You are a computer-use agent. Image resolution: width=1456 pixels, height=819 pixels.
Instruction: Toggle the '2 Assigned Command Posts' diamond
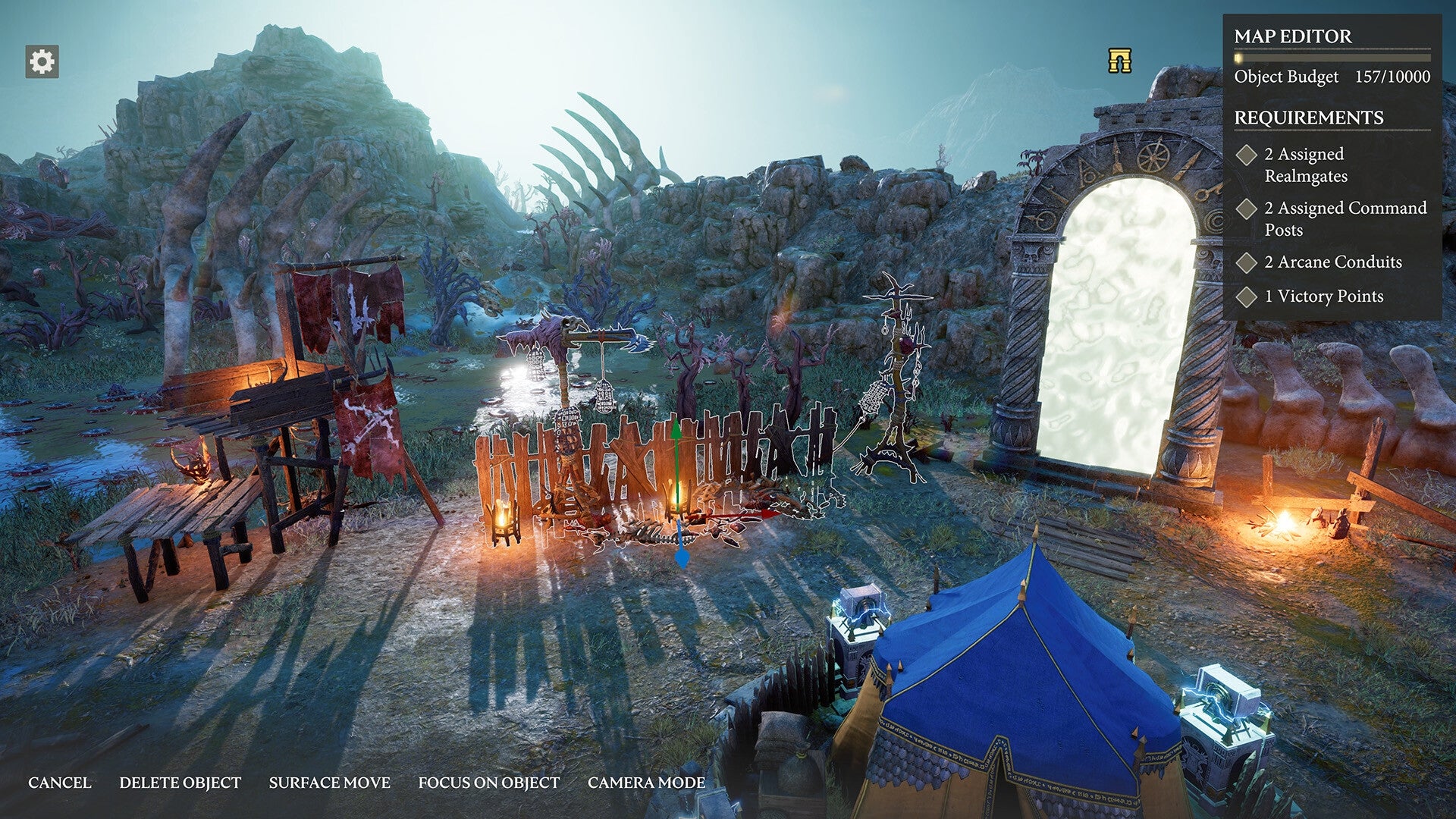1246,210
